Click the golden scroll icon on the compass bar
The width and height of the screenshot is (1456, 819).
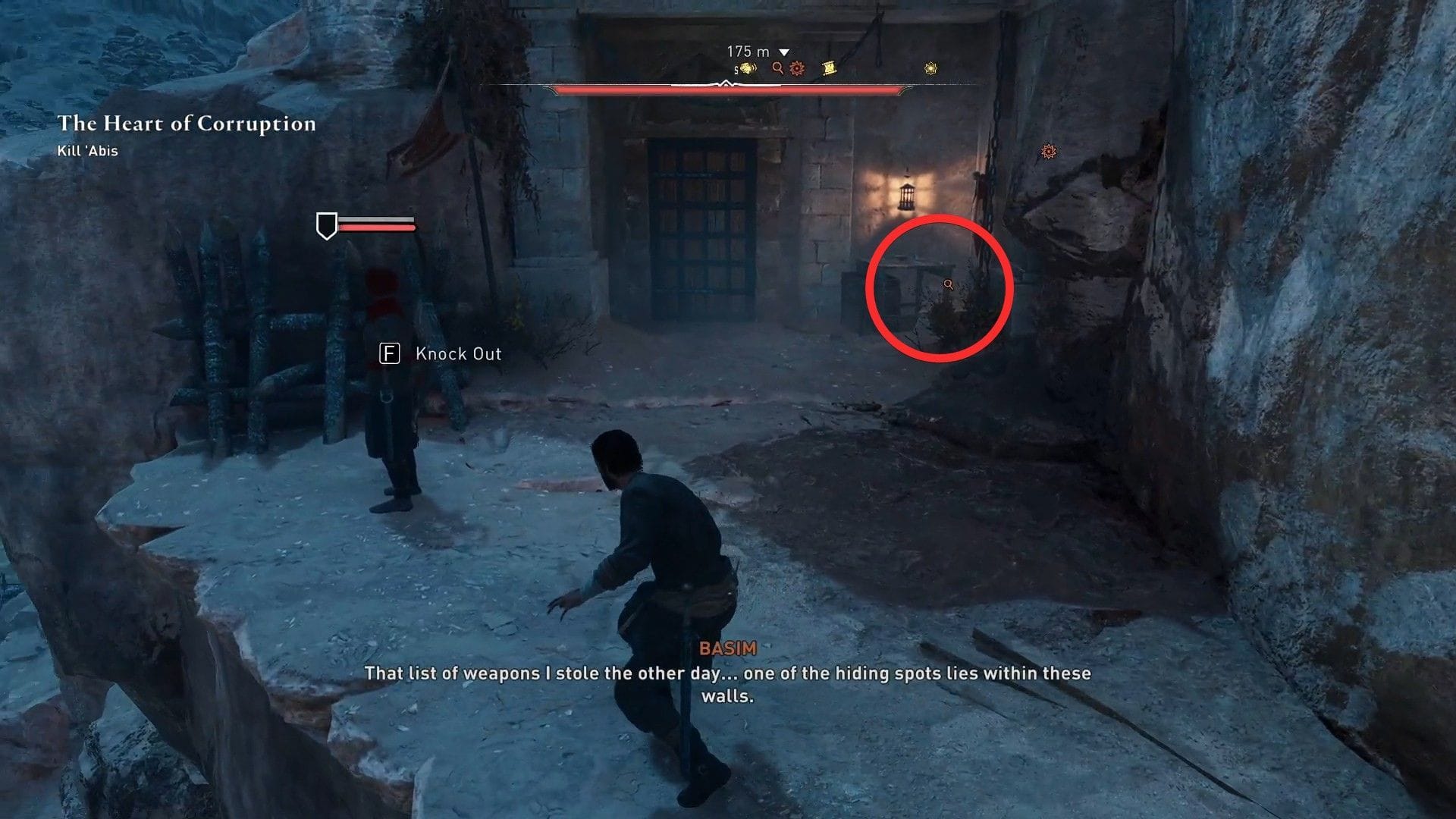click(829, 67)
